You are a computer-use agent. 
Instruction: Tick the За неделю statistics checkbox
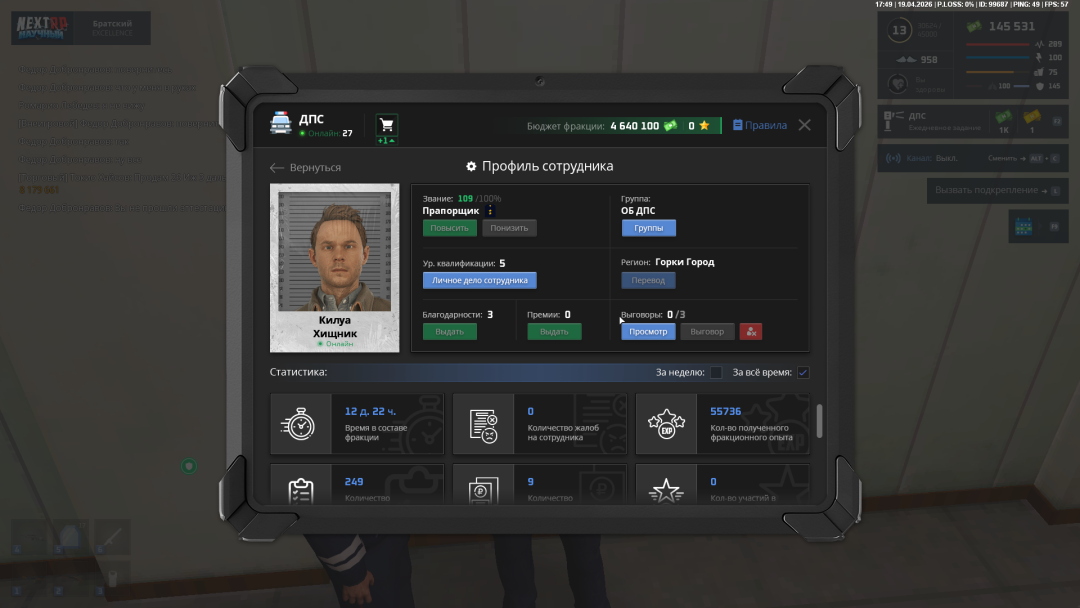pos(716,373)
